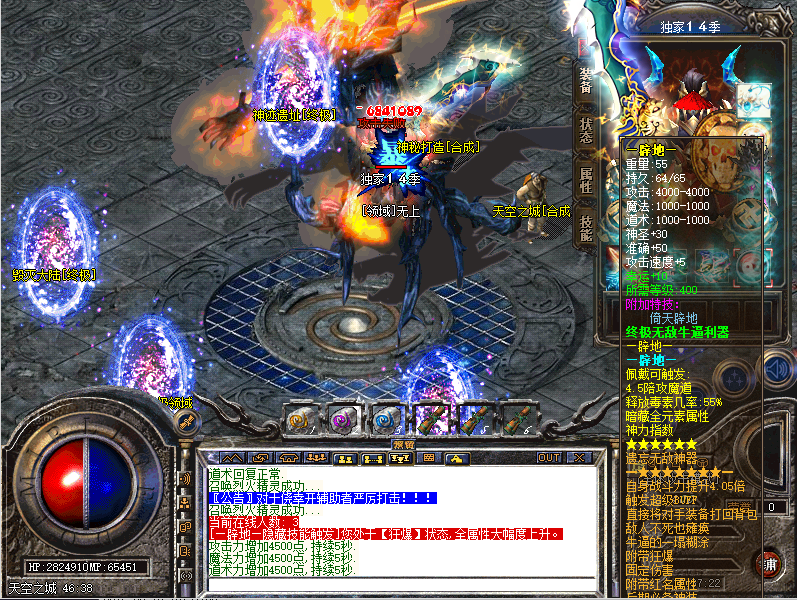Click the mountain-shaped icon above chat
This screenshot has width=797, height=600.
(x=230, y=457)
